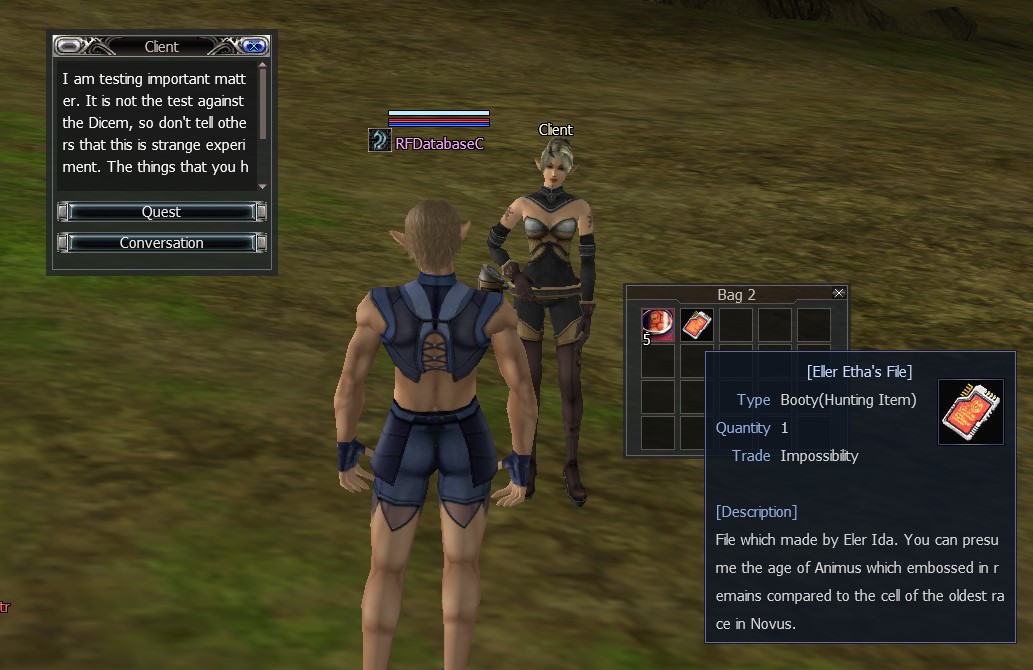Select the stack of 5 food bowl items
The width and height of the screenshot is (1033, 670).
point(658,325)
